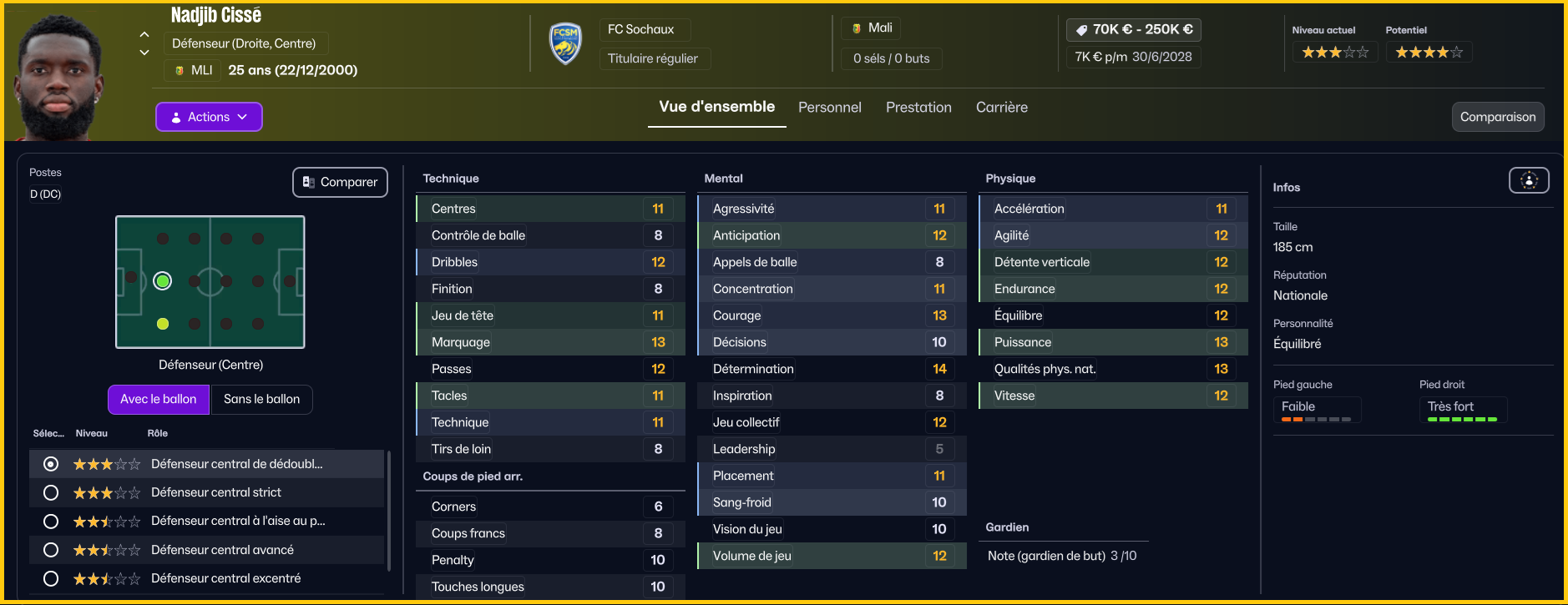The width and height of the screenshot is (1568, 605).
Task: Click the FC Sochaux club crest
Action: coord(565,43)
